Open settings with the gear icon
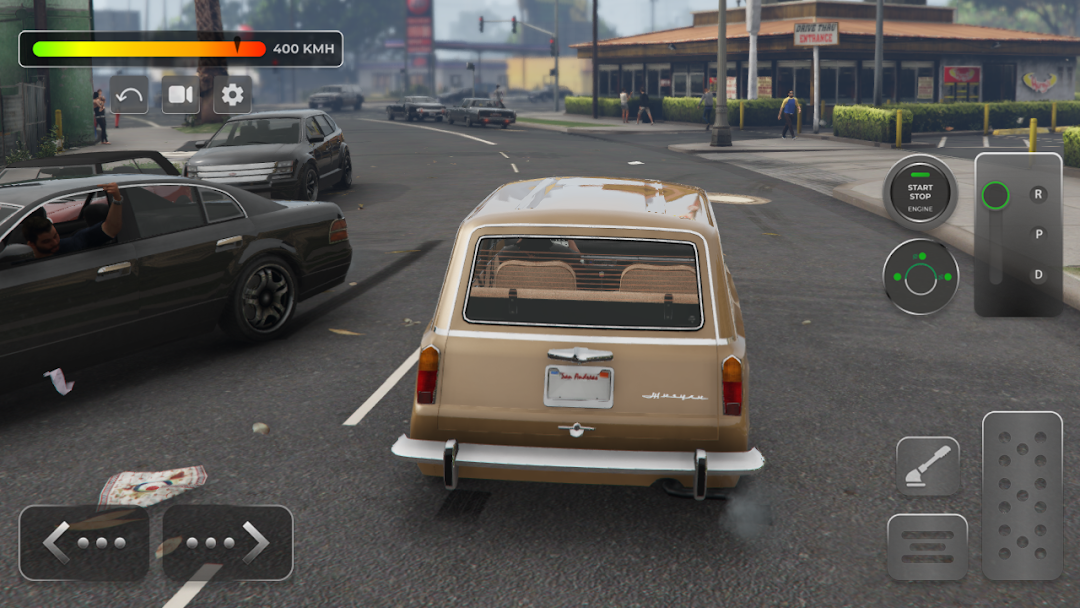Screen dimensions: 1080x608 coord(232,95)
